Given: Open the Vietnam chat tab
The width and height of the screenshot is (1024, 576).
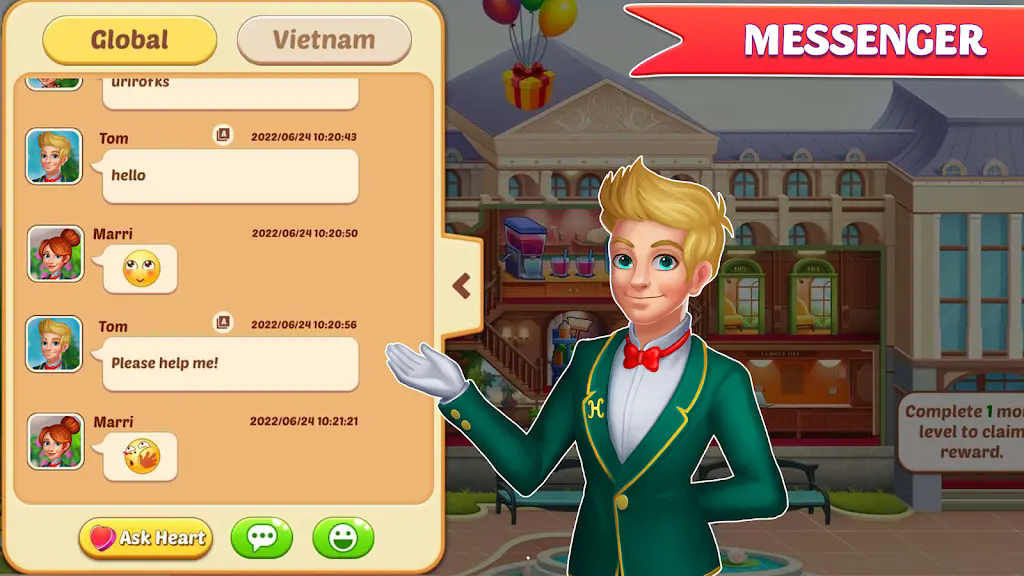Looking at the screenshot, I should 324,40.
